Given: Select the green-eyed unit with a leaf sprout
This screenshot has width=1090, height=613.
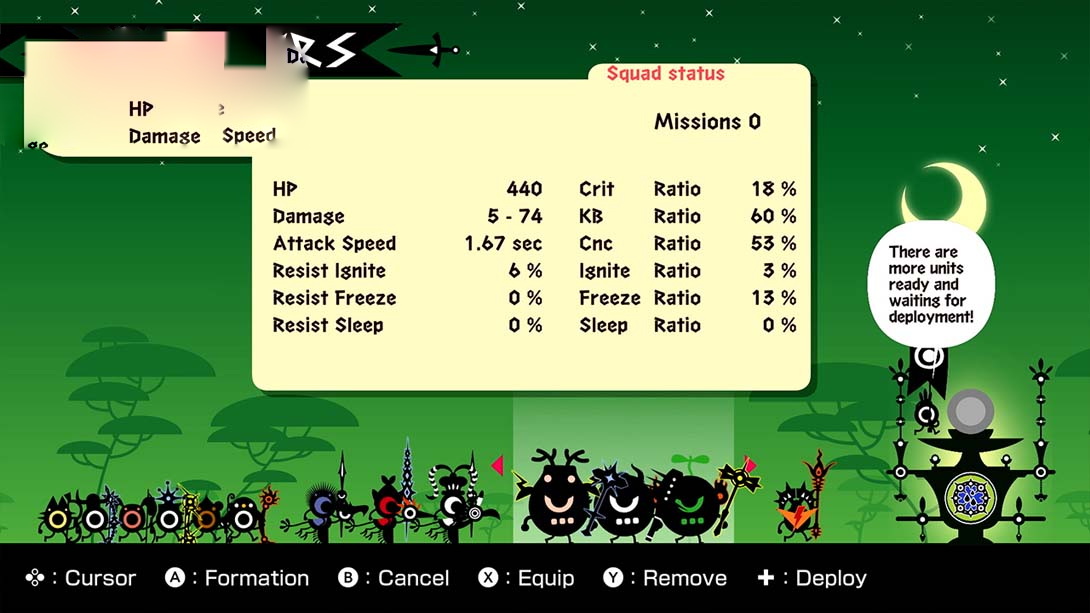Looking at the screenshot, I should point(689,502).
